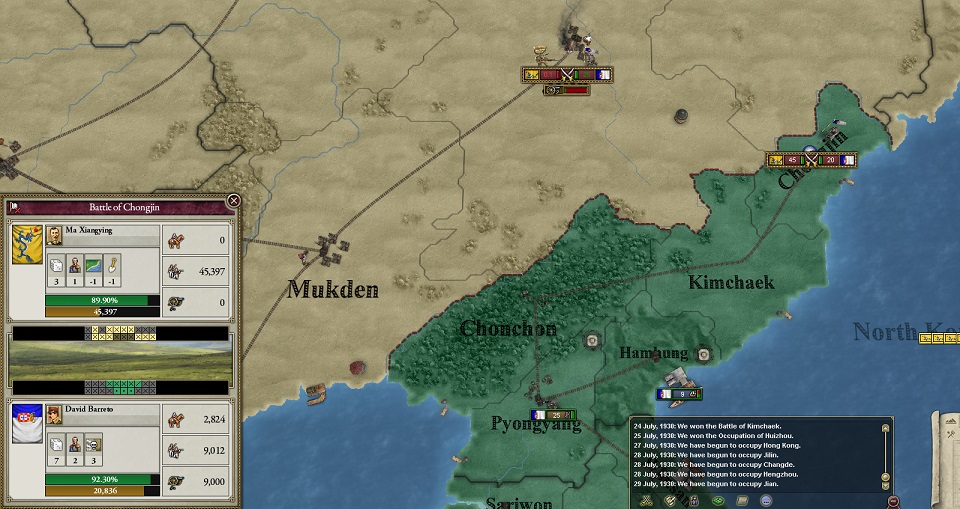
Task: Click the green money filter icon below log
Action: coord(718,499)
